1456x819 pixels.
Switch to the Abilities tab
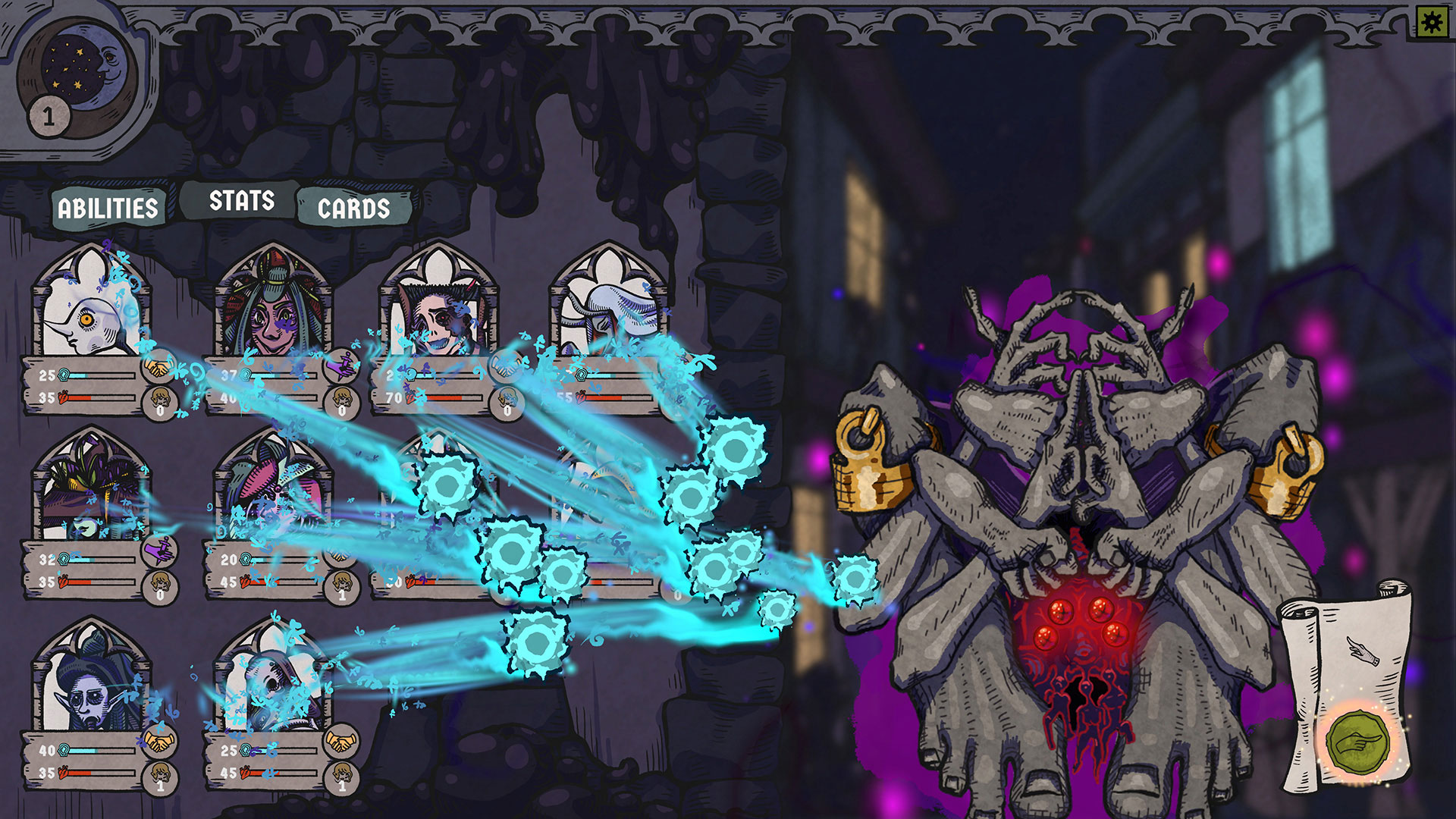pos(108,208)
